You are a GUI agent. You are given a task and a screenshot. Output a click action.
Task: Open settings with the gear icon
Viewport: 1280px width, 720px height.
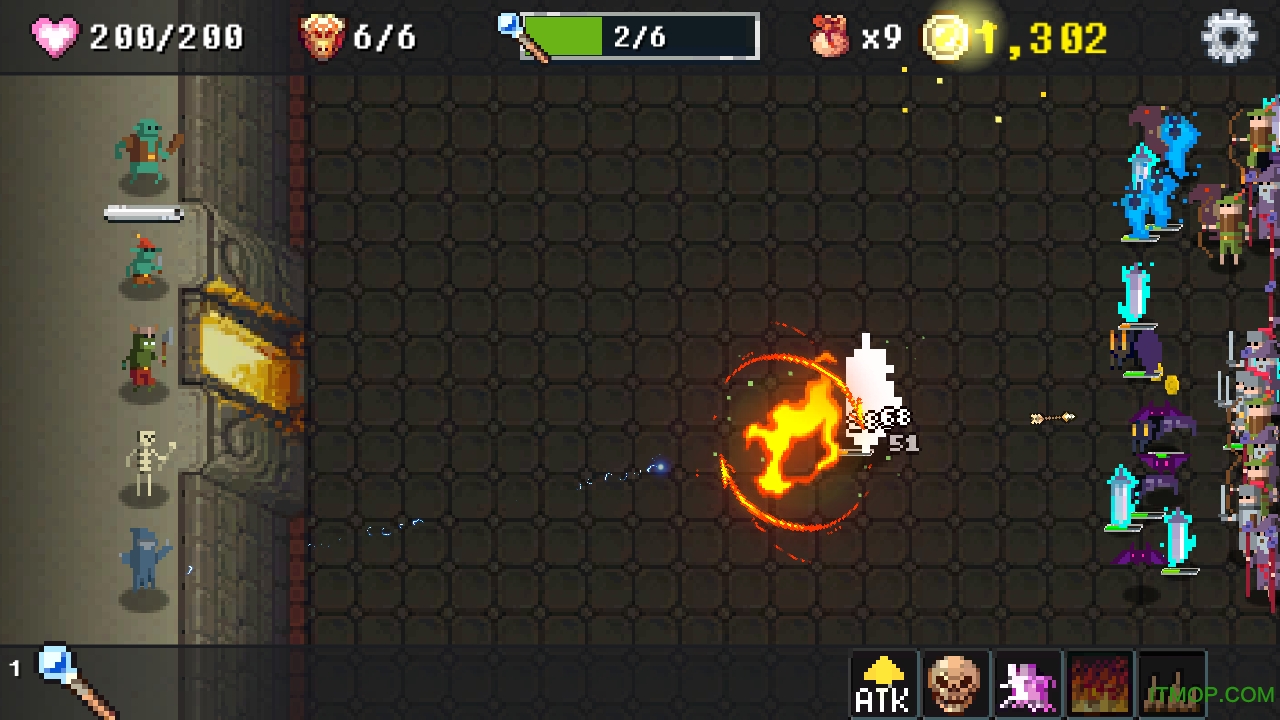pos(1228,37)
